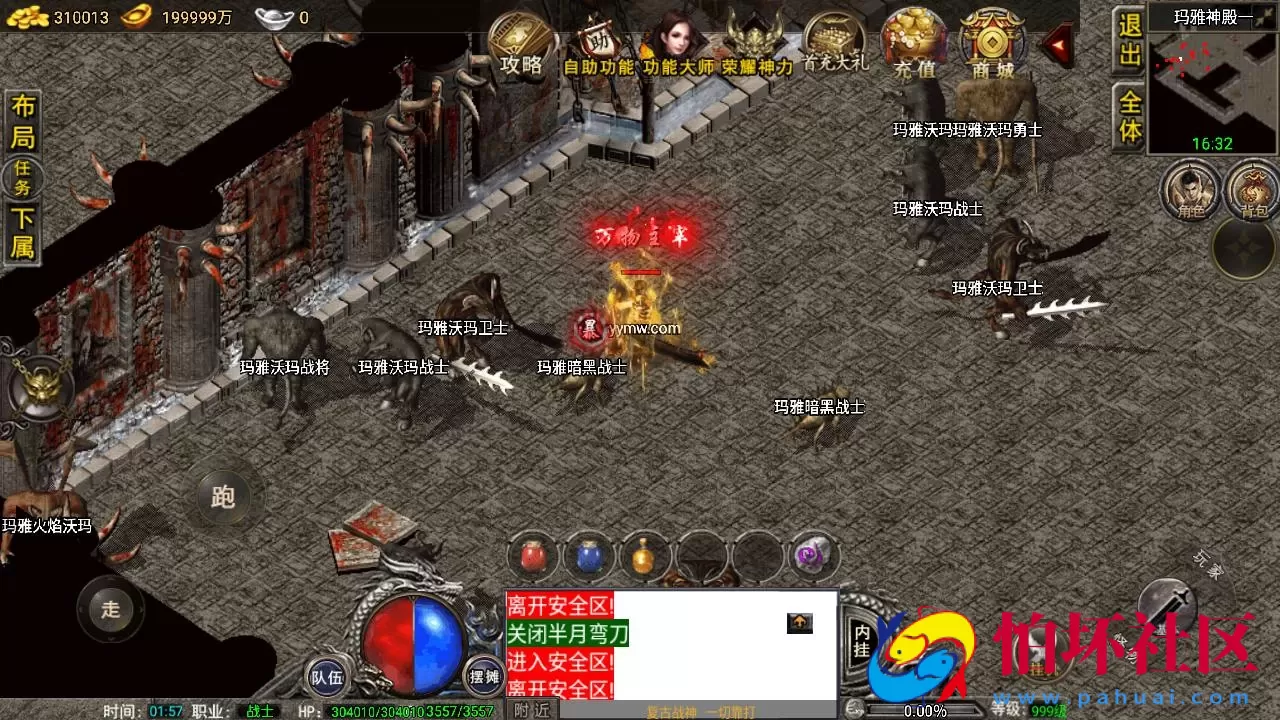The height and width of the screenshot is (720, 1280).
Task: Use the red HP potion quick slot
Action: pyautogui.click(x=533, y=557)
